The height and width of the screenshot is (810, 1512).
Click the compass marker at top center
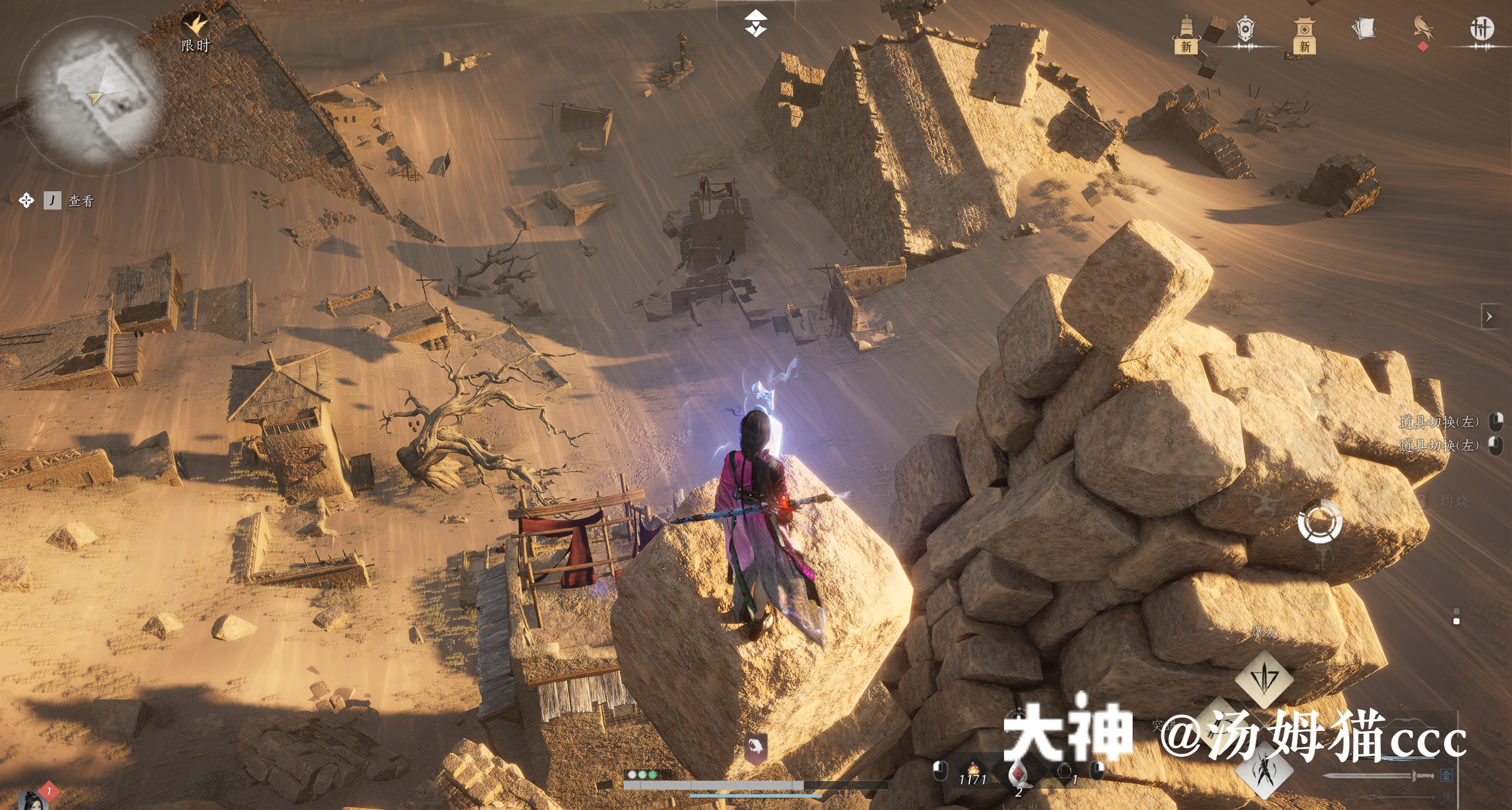[x=755, y=22]
